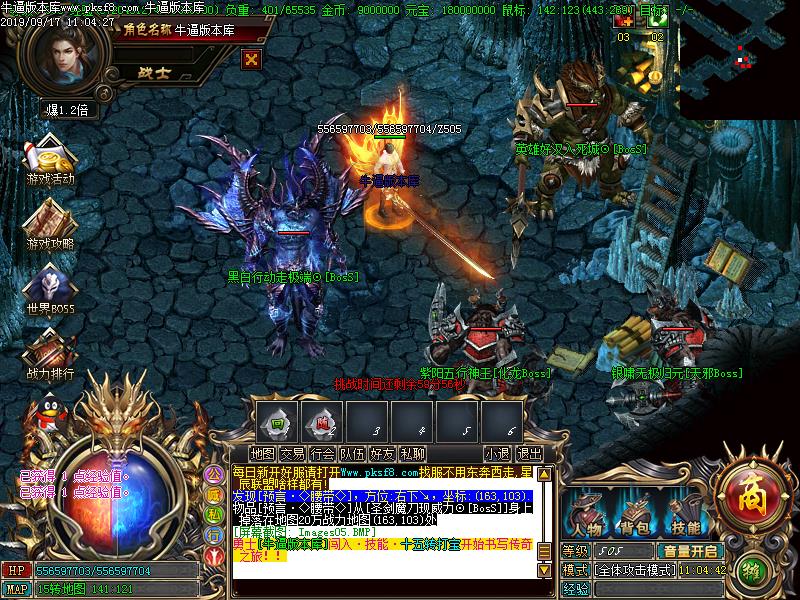Toggle the 音量开启 sound button
Screen dimensions: 800x600
point(690,551)
